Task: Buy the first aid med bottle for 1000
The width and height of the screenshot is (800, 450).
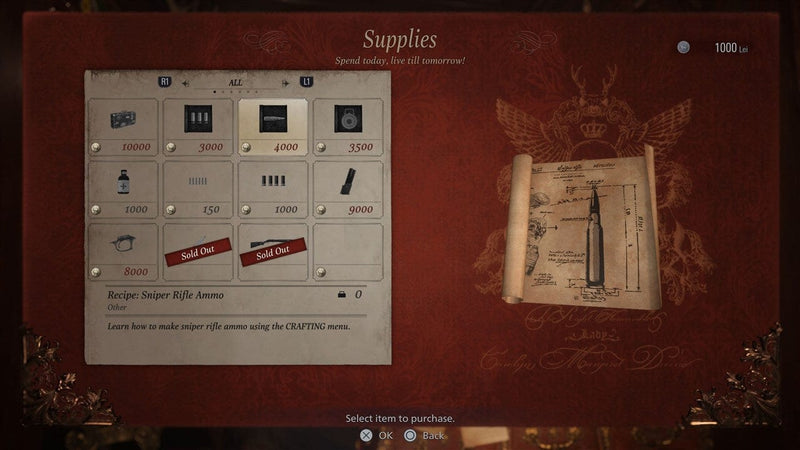Action: click(x=123, y=189)
